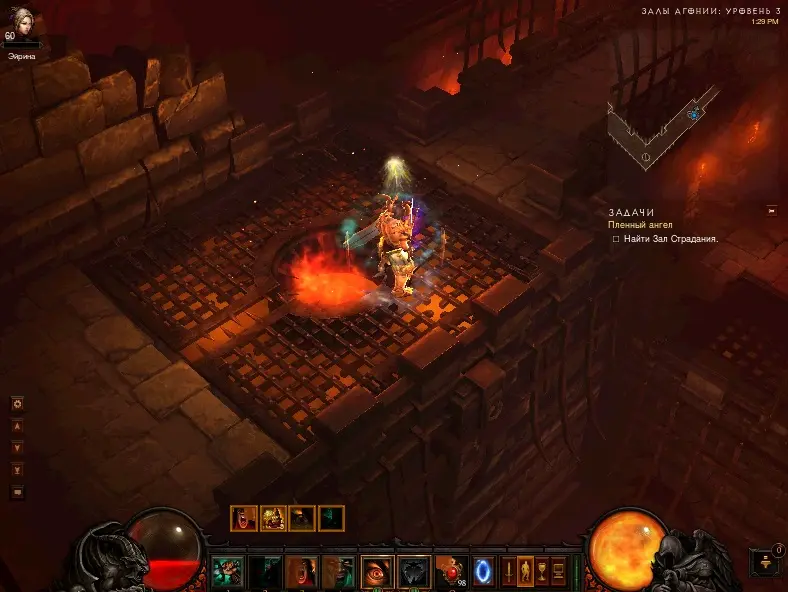The height and width of the screenshot is (592, 788).
Task: Open the notification button in bottom-right corner
Action: pyautogui.click(x=764, y=562)
